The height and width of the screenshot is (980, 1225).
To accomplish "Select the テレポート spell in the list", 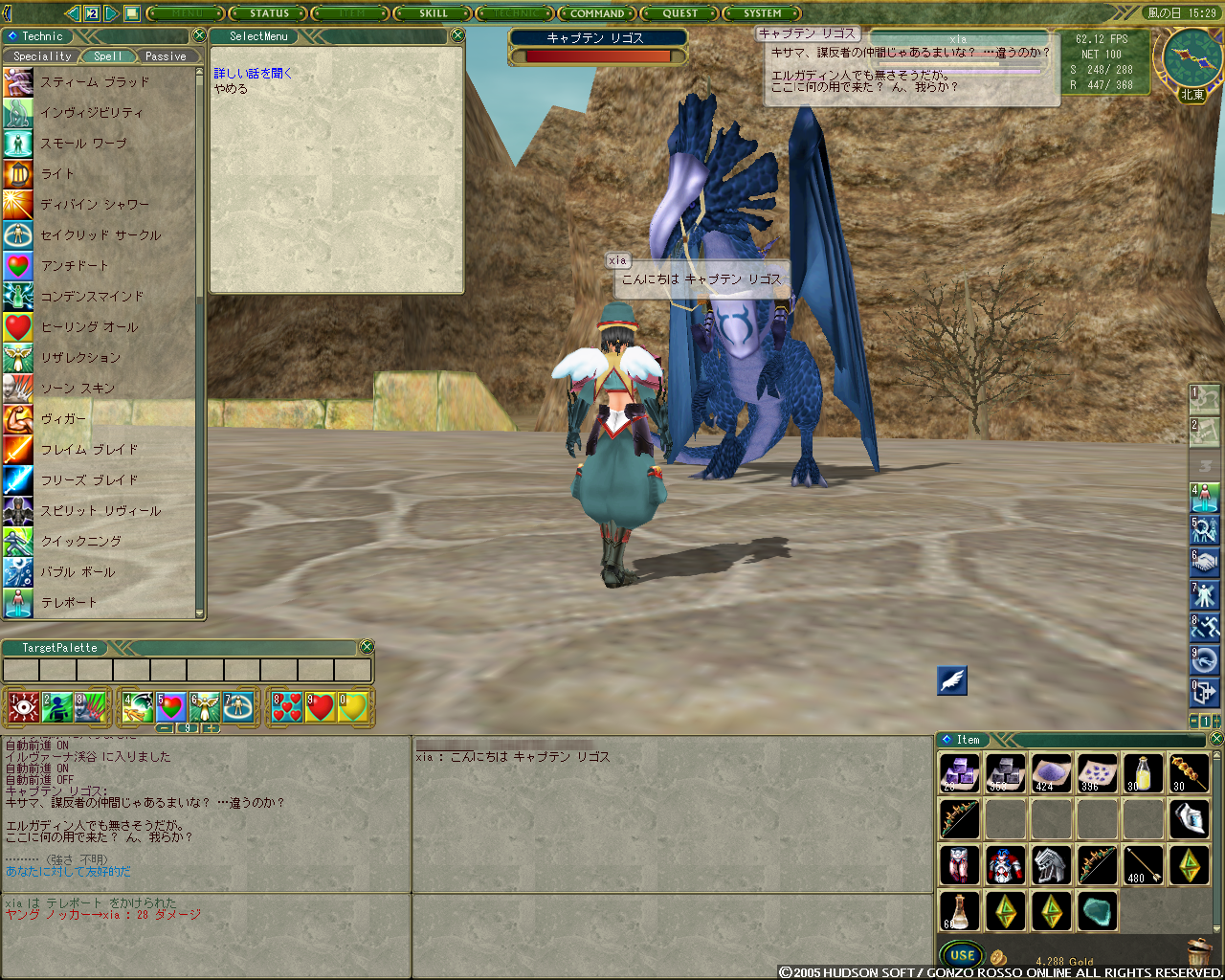I will [69, 603].
